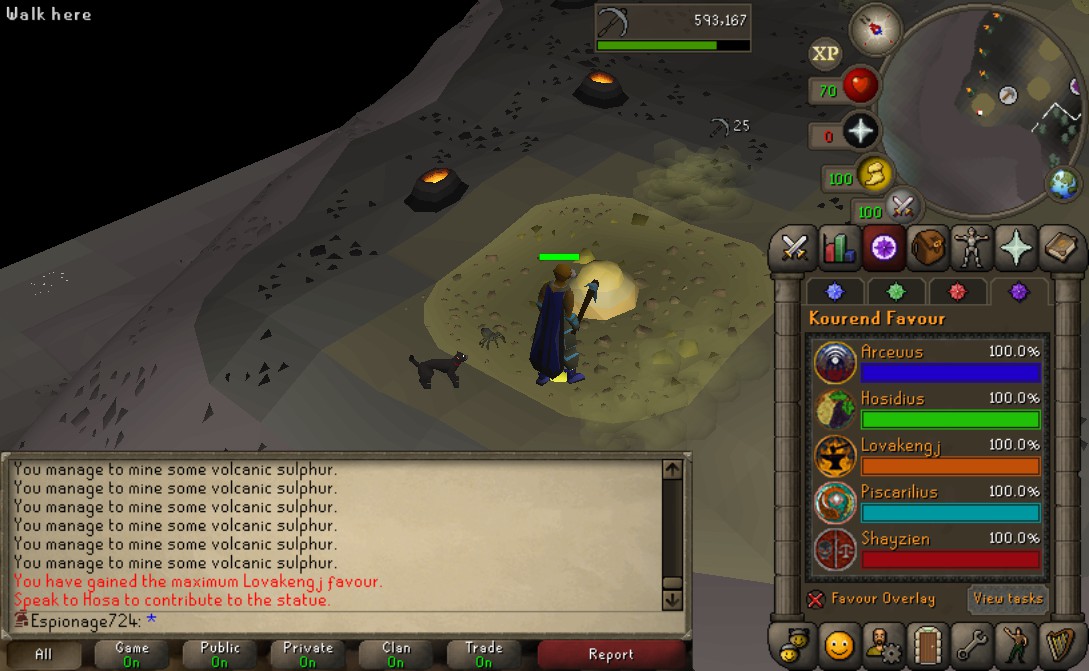Toggle the XP drops button
Image resolution: width=1089 pixels, height=671 pixels.
tap(825, 54)
